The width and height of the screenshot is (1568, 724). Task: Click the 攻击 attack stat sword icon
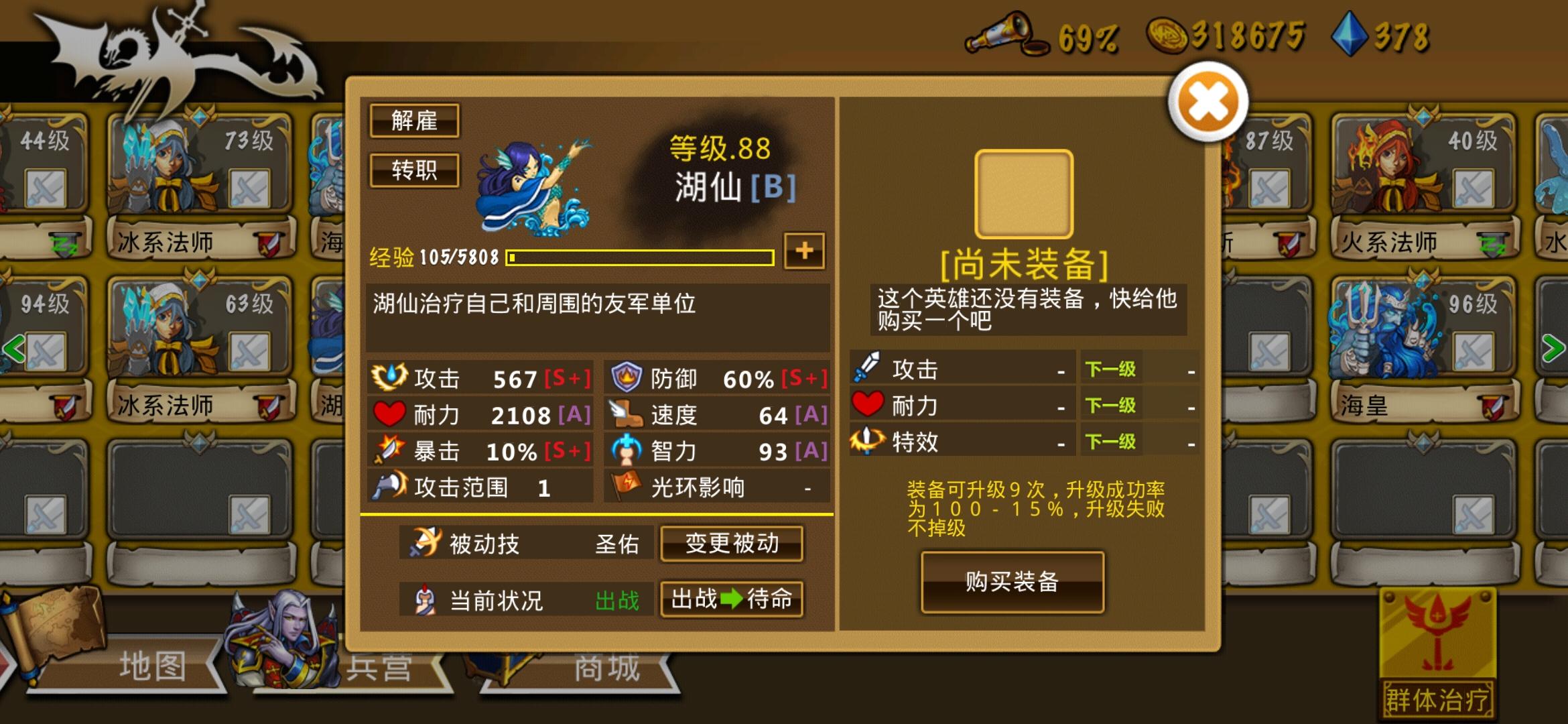pos(391,377)
